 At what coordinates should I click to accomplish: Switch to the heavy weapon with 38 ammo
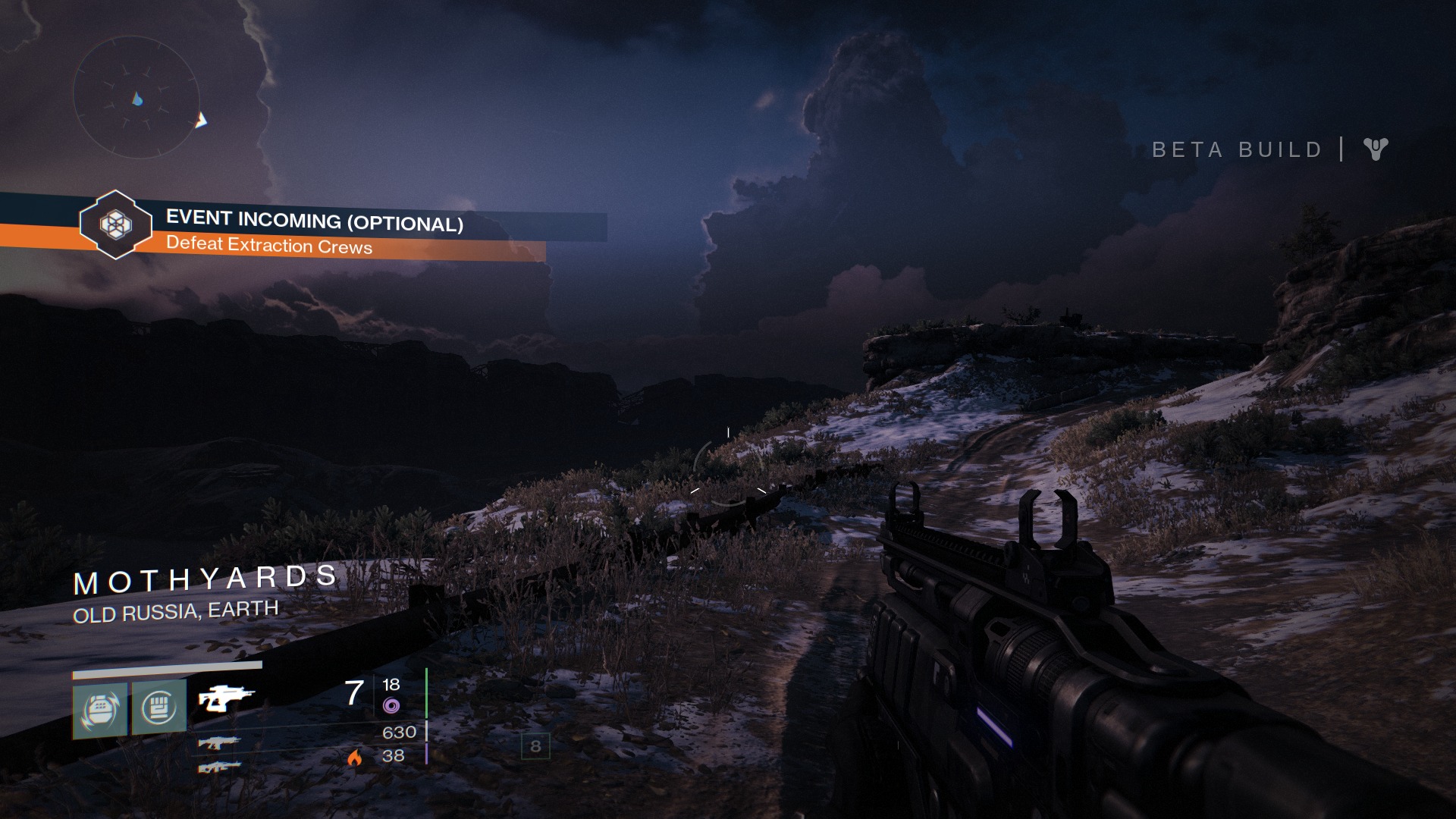219,767
